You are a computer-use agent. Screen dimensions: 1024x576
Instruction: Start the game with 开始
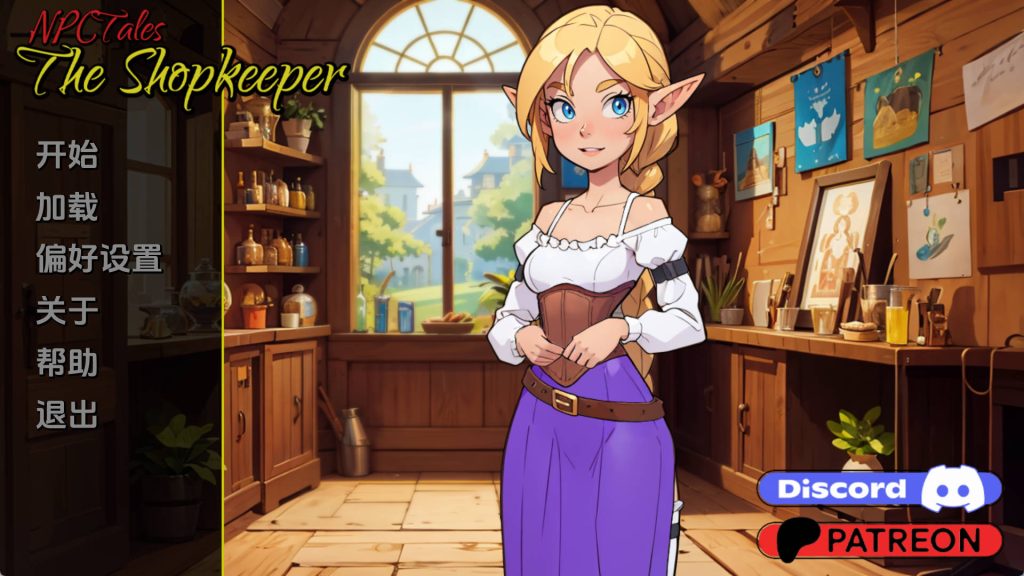tap(67, 155)
